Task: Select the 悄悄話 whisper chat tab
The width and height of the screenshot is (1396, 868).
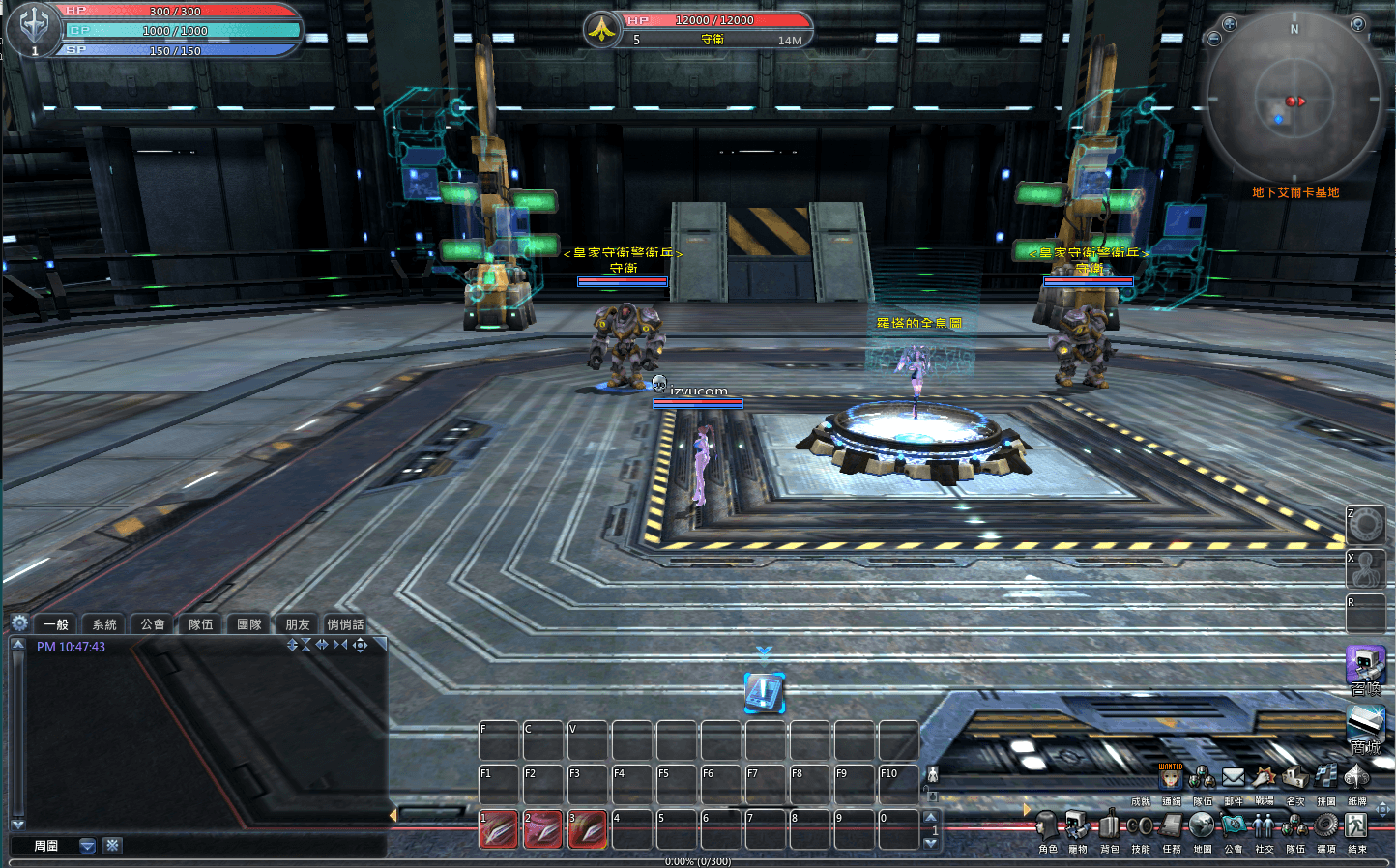Action: (x=345, y=624)
